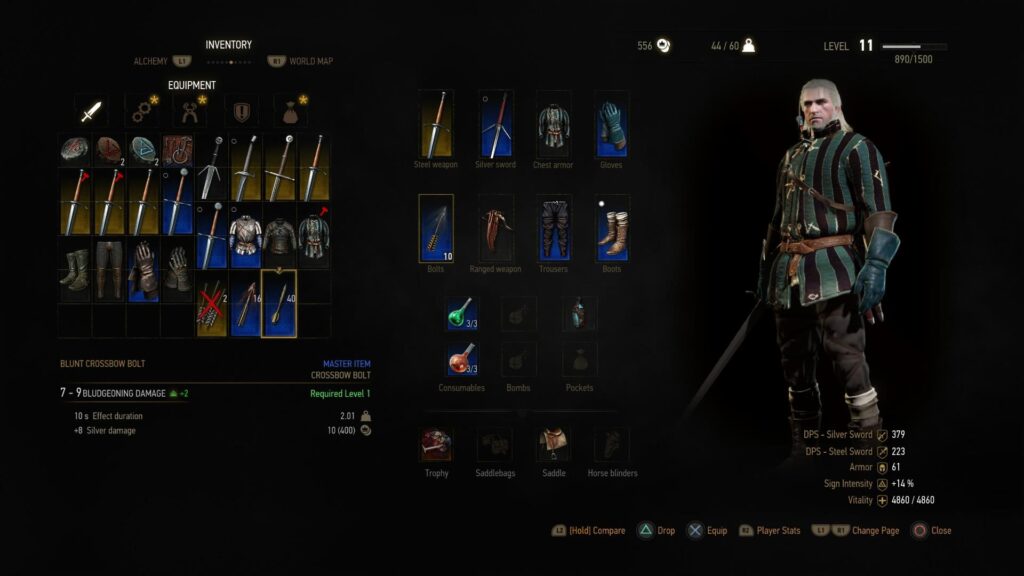This screenshot has height=576, width=1024.
Task: Switch to the gears crafting category tab
Action: tap(141, 111)
